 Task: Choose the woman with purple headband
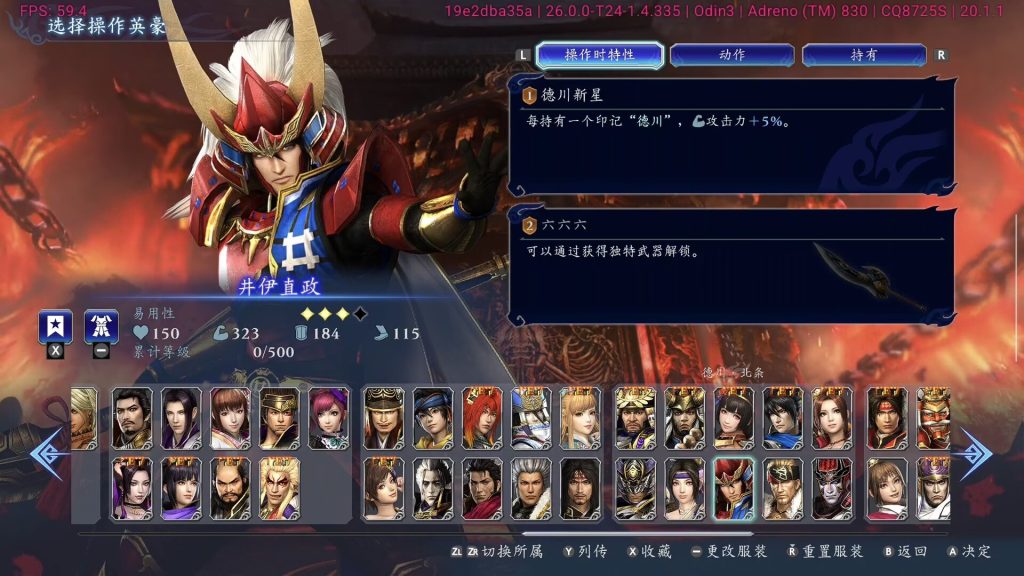coord(684,489)
